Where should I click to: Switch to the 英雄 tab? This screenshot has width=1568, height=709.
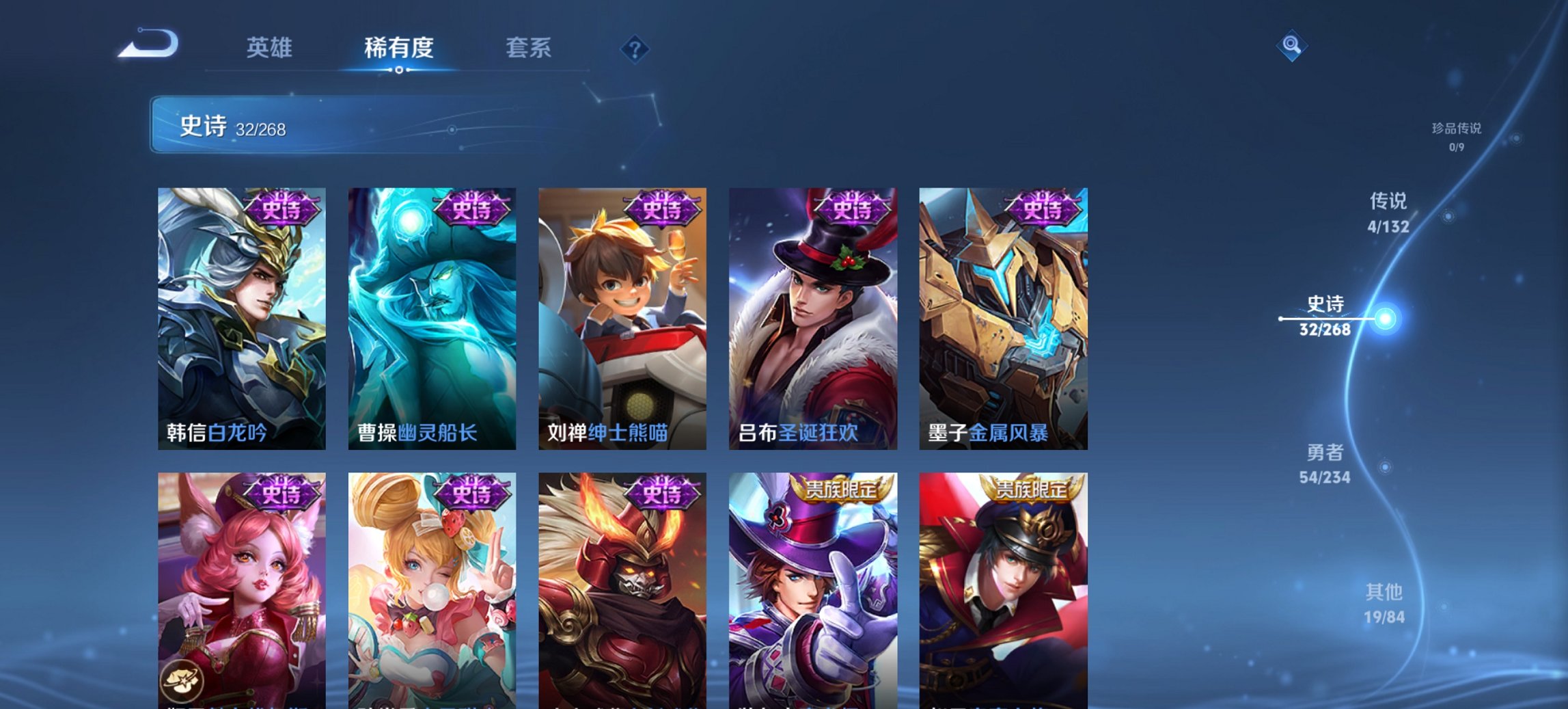(x=270, y=48)
